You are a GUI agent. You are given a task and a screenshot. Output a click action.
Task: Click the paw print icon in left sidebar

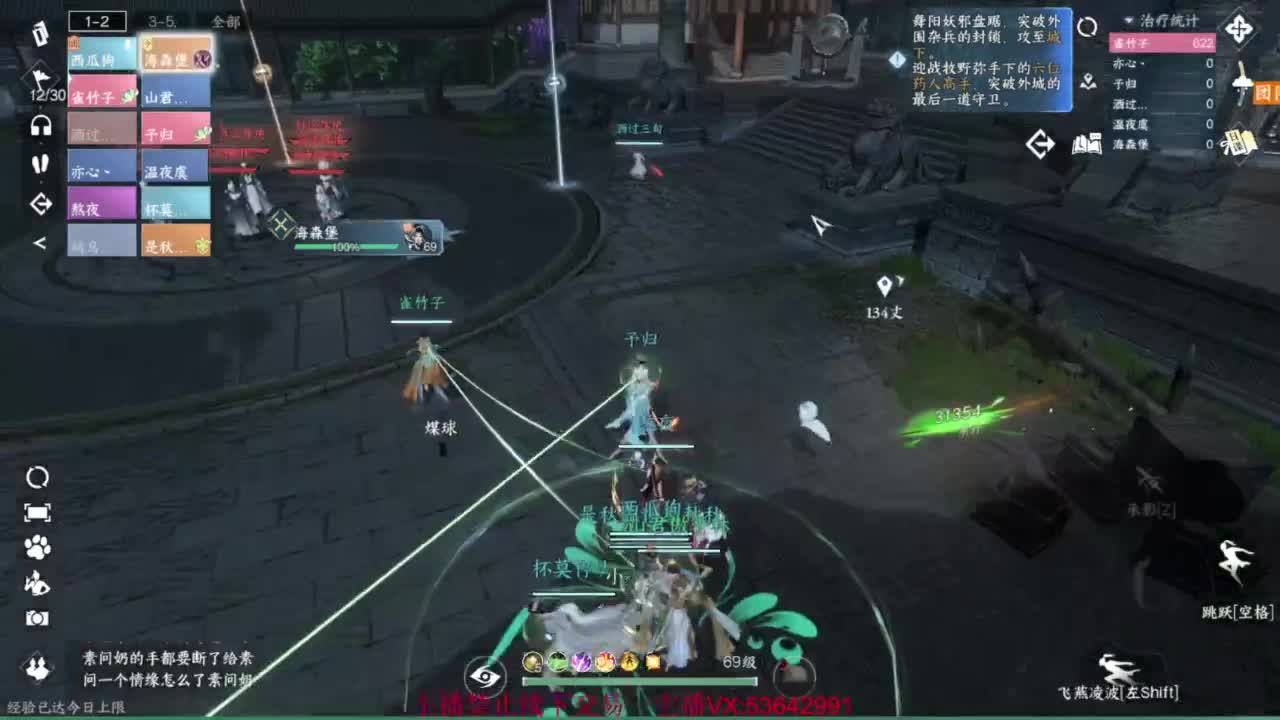click(x=36, y=549)
